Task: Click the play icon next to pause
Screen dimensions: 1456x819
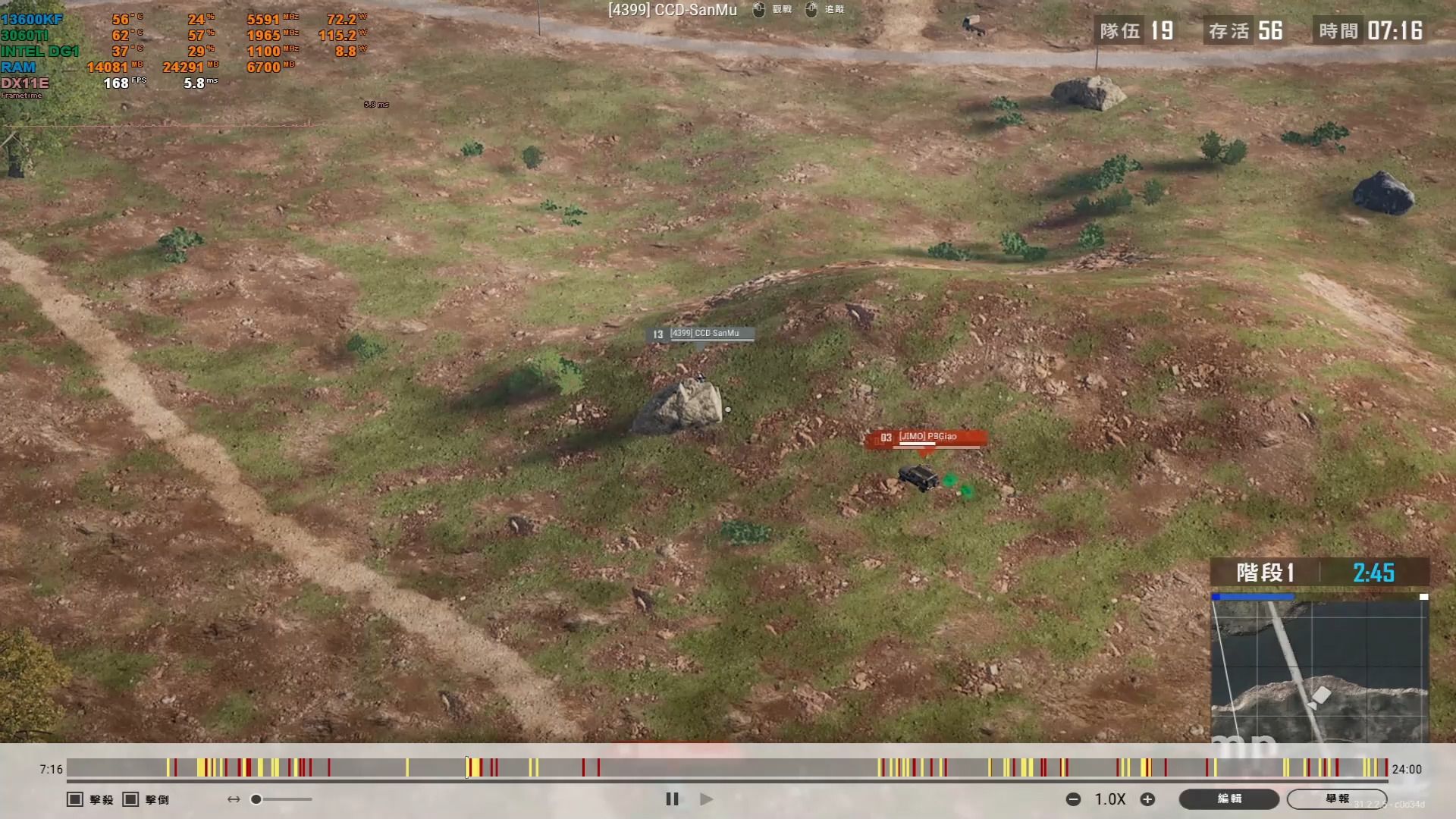Action: coord(706,799)
